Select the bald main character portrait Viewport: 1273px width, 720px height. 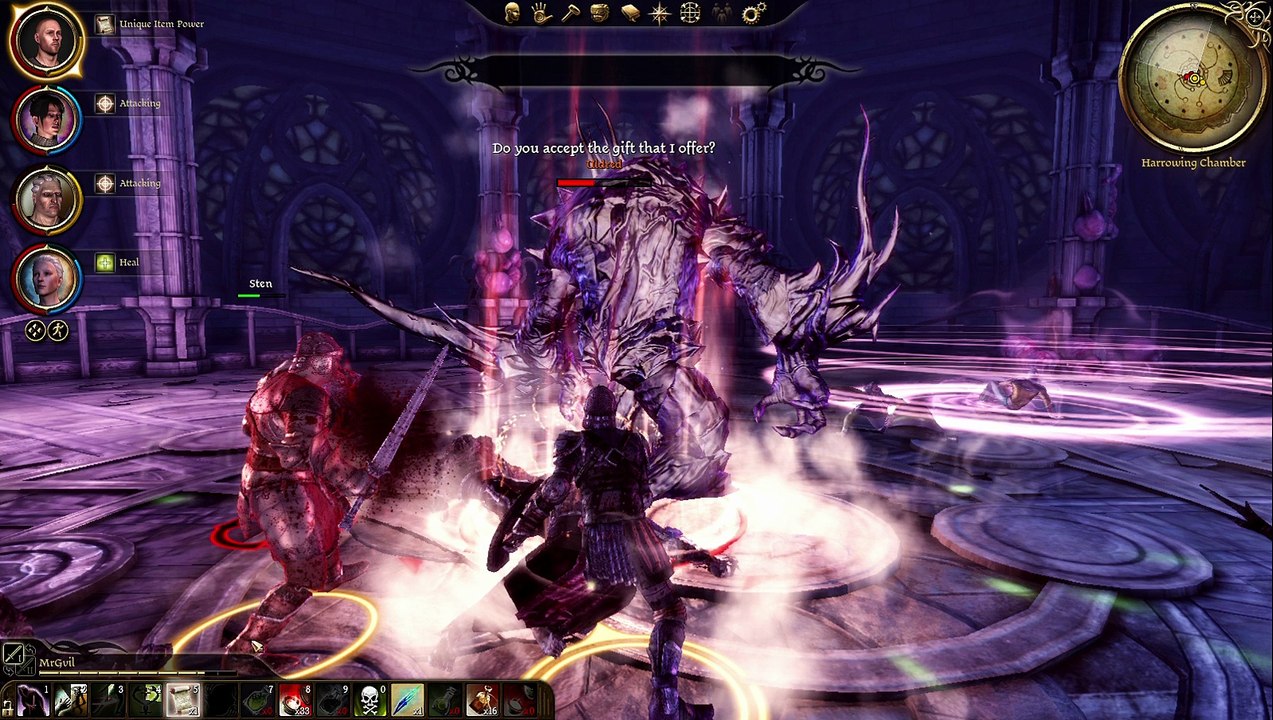coord(46,40)
